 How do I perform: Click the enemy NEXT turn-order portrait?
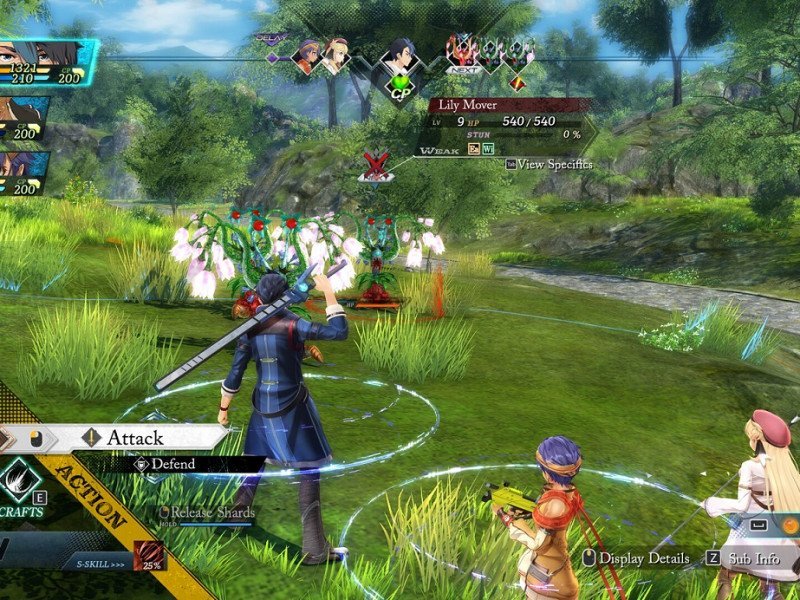(461, 50)
